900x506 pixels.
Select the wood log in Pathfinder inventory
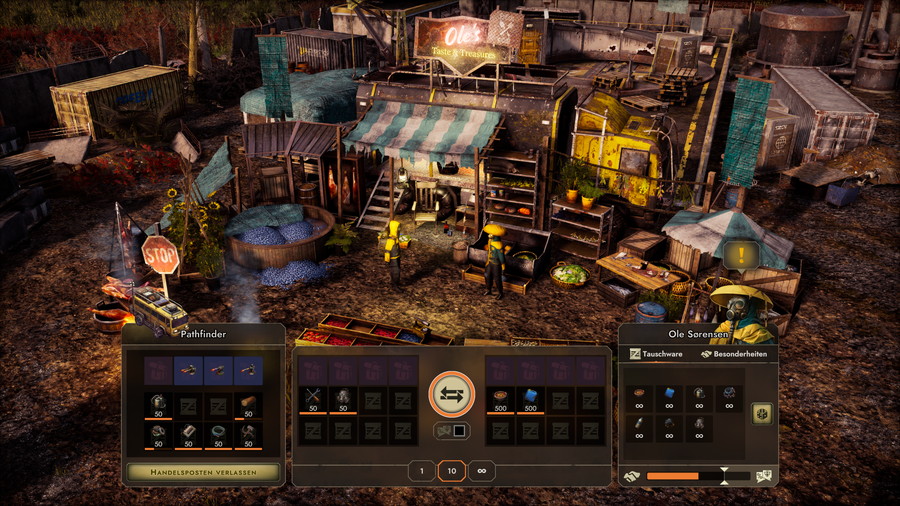pyautogui.click(x=248, y=401)
